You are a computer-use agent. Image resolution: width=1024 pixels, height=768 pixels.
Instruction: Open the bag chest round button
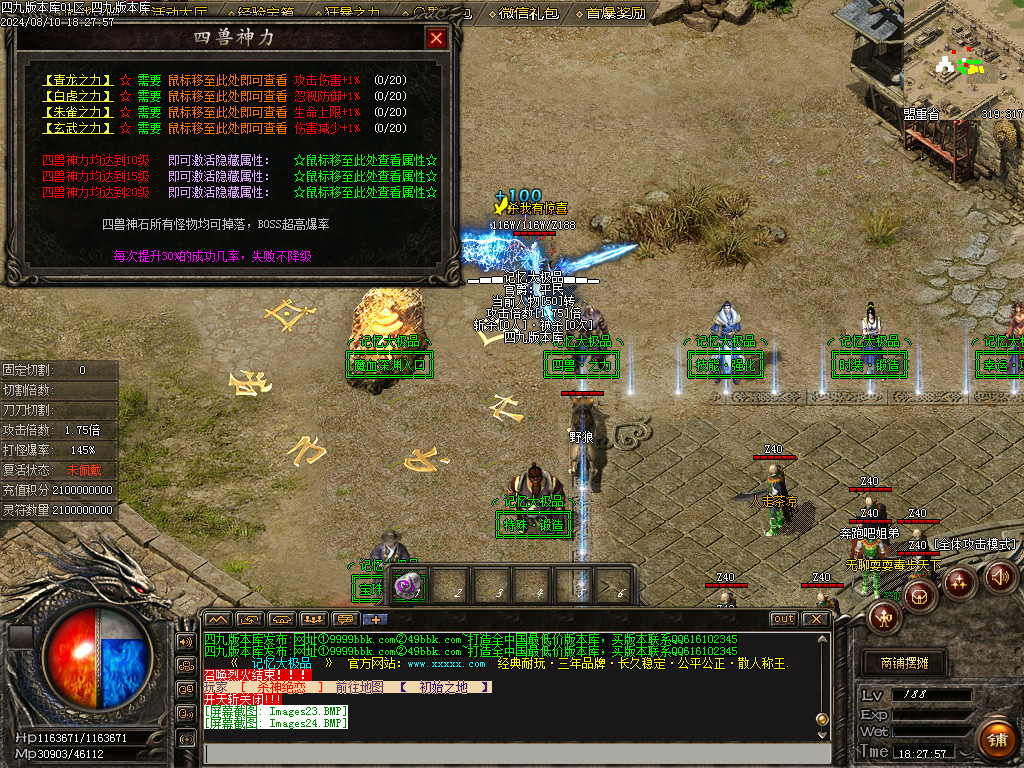tap(920, 597)
